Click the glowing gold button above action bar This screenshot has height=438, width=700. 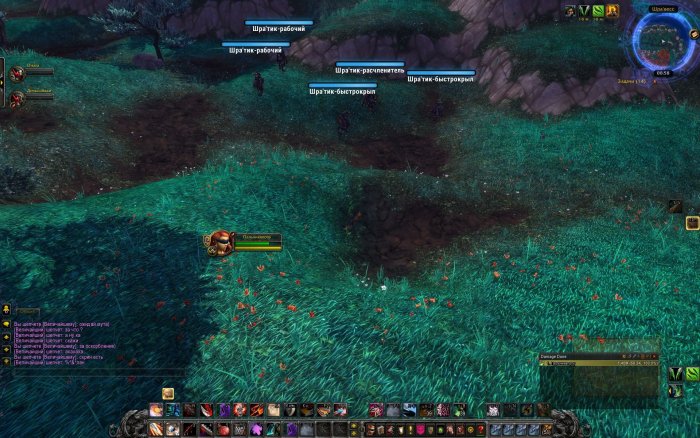[168, 394]
